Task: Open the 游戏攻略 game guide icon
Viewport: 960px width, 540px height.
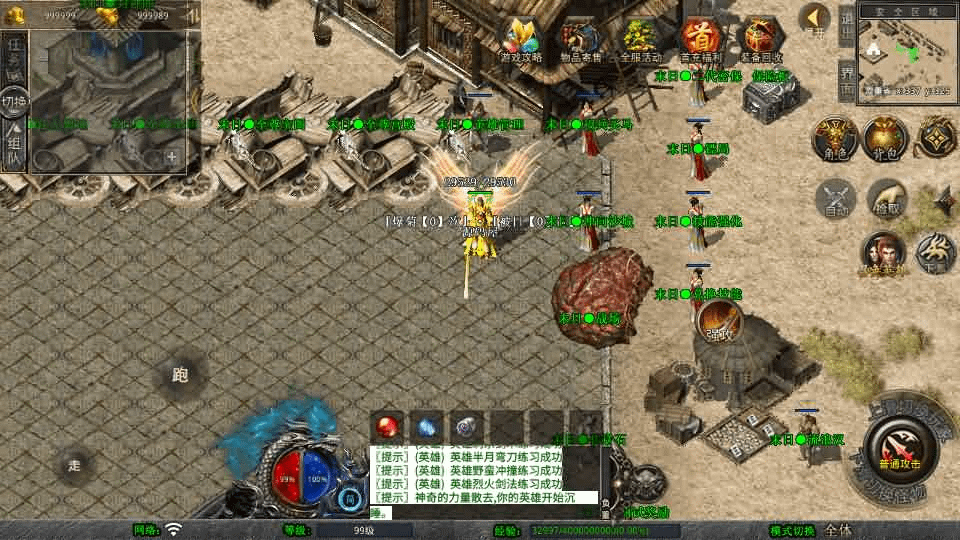Action: click(x=520, y=40)
